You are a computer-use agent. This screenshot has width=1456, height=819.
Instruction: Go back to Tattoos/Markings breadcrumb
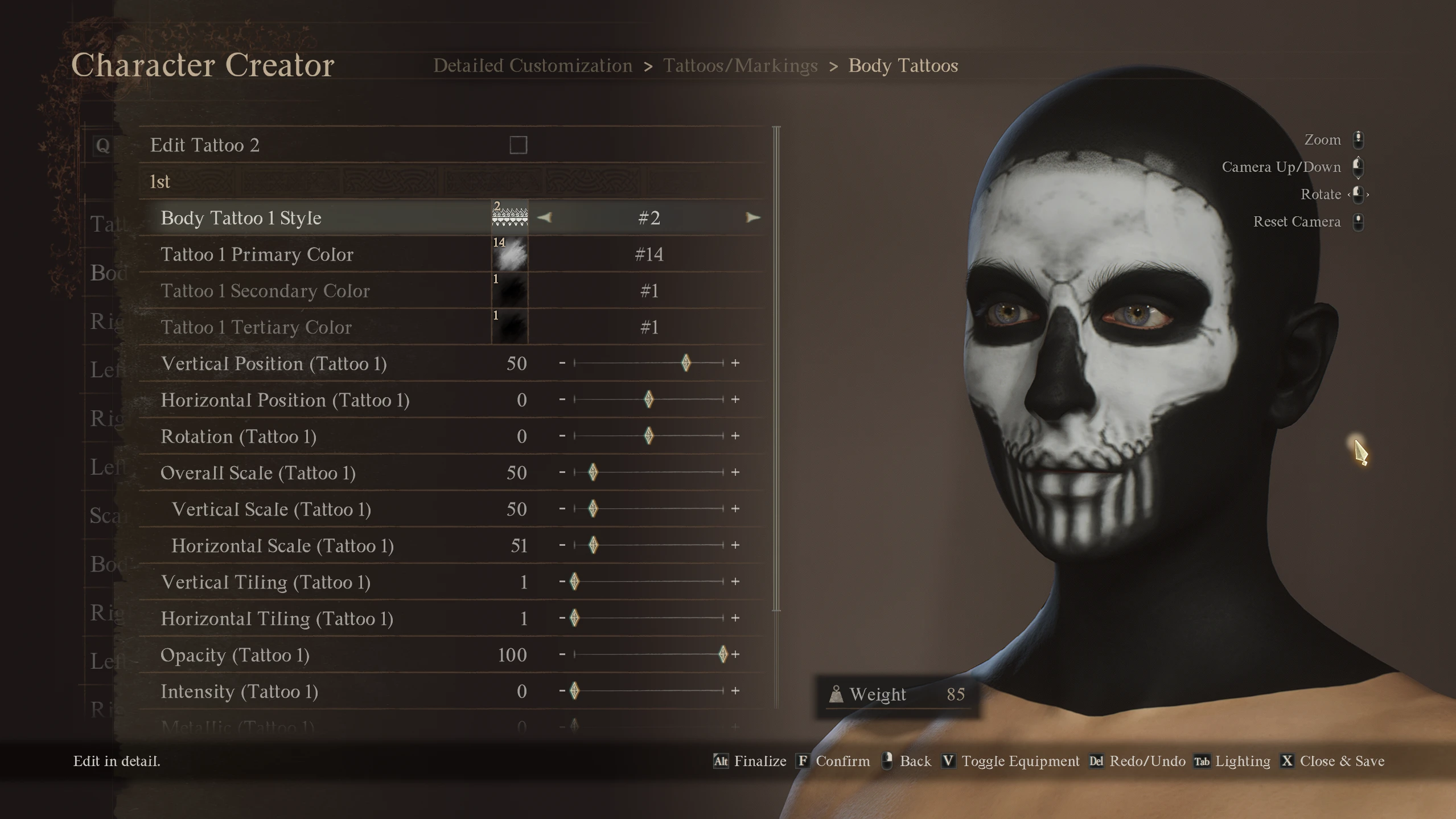click(x=740, y=66)
